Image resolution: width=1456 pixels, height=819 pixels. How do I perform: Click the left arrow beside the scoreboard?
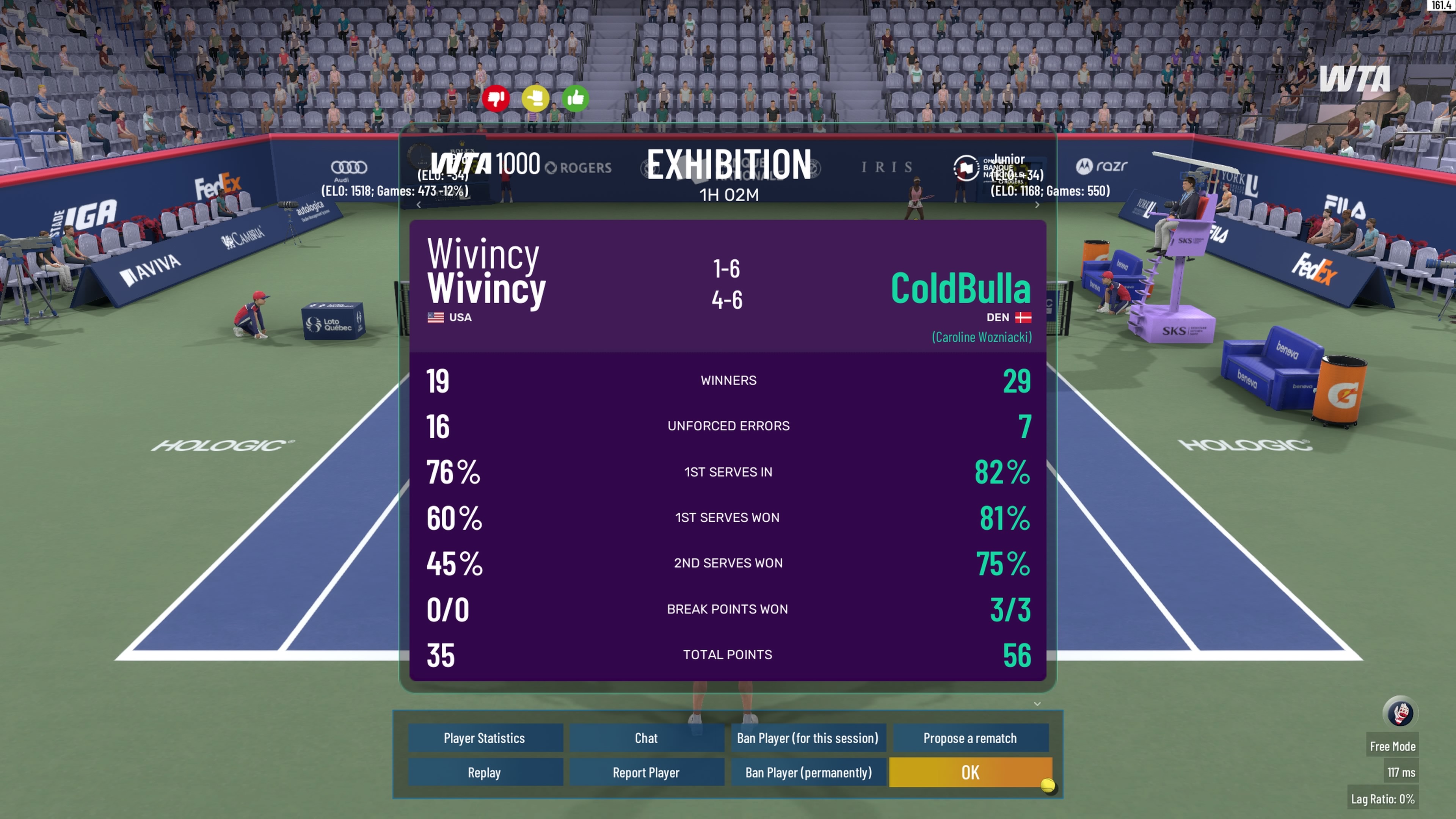tap(418, 205)
